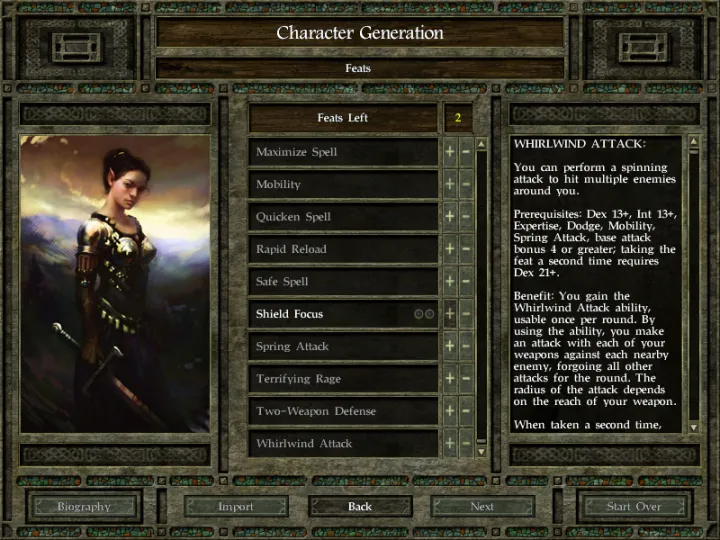Pick the Terrifying Rage feat entry
Screen dimensions: 720x540
342,379
